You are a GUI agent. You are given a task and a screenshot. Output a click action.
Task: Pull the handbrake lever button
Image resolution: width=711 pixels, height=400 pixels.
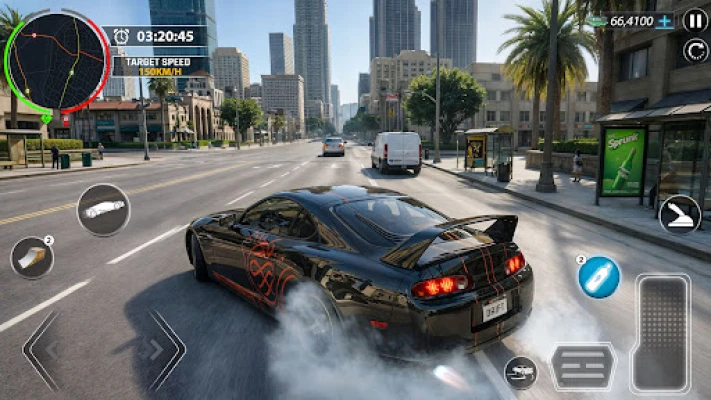(679, 215)
